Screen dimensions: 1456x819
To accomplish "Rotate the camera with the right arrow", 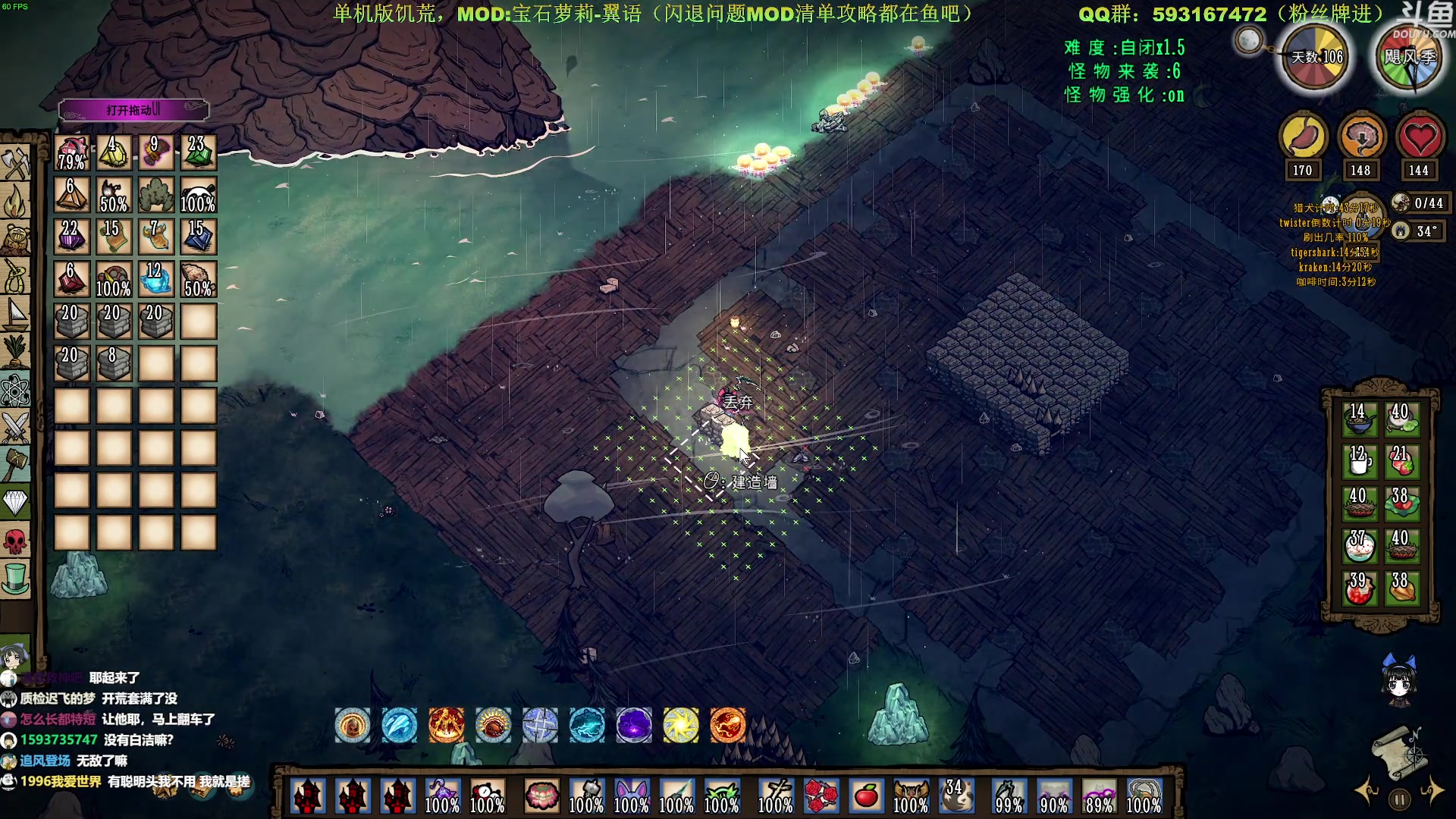I will [x=1433, y=790].
